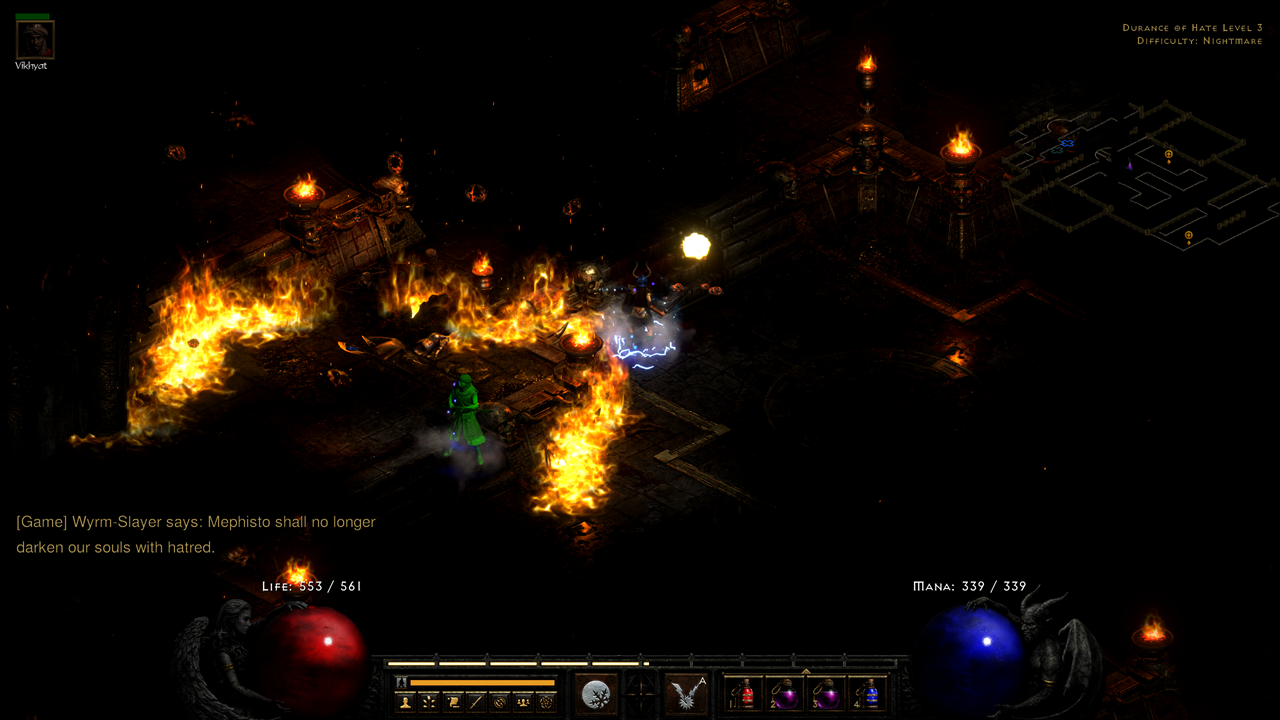Click the player portrait of Vikhyat

[34, 40]
